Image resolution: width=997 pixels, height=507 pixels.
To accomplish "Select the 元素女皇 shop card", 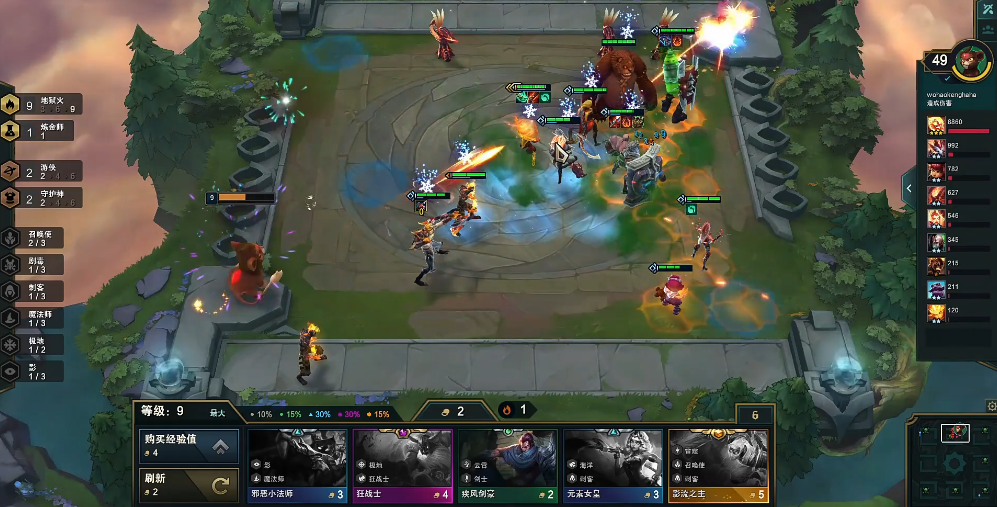I will tap(612, 465).
